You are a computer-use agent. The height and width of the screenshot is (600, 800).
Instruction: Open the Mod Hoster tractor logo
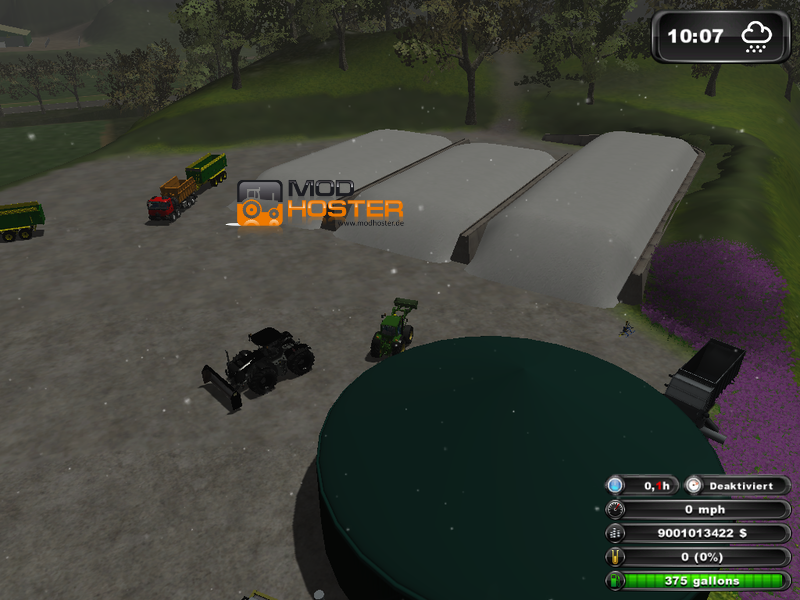tap(261, 202)
